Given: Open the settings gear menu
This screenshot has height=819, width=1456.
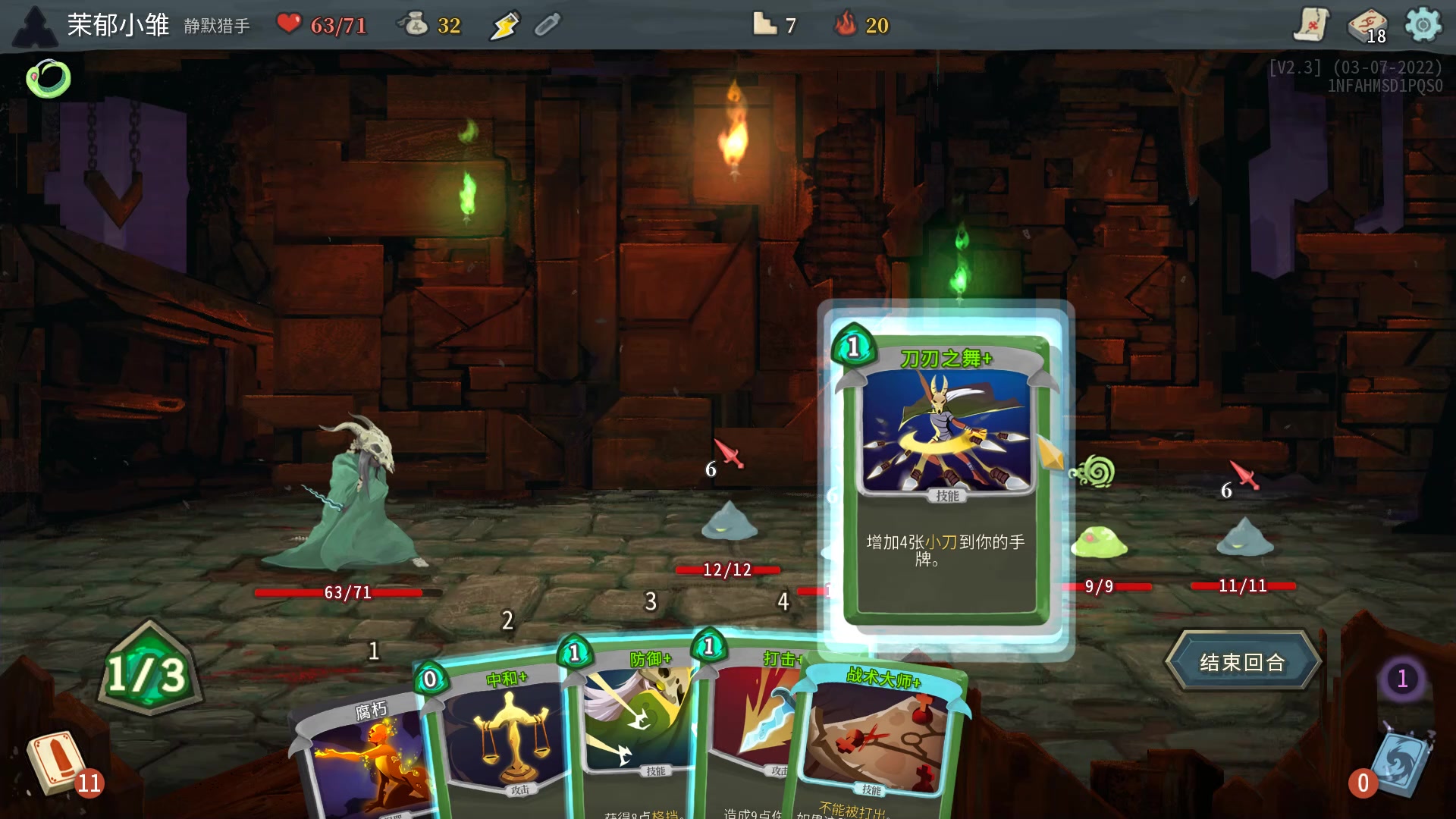Looking at the screenshot, I should click(x=1423, y=25).
